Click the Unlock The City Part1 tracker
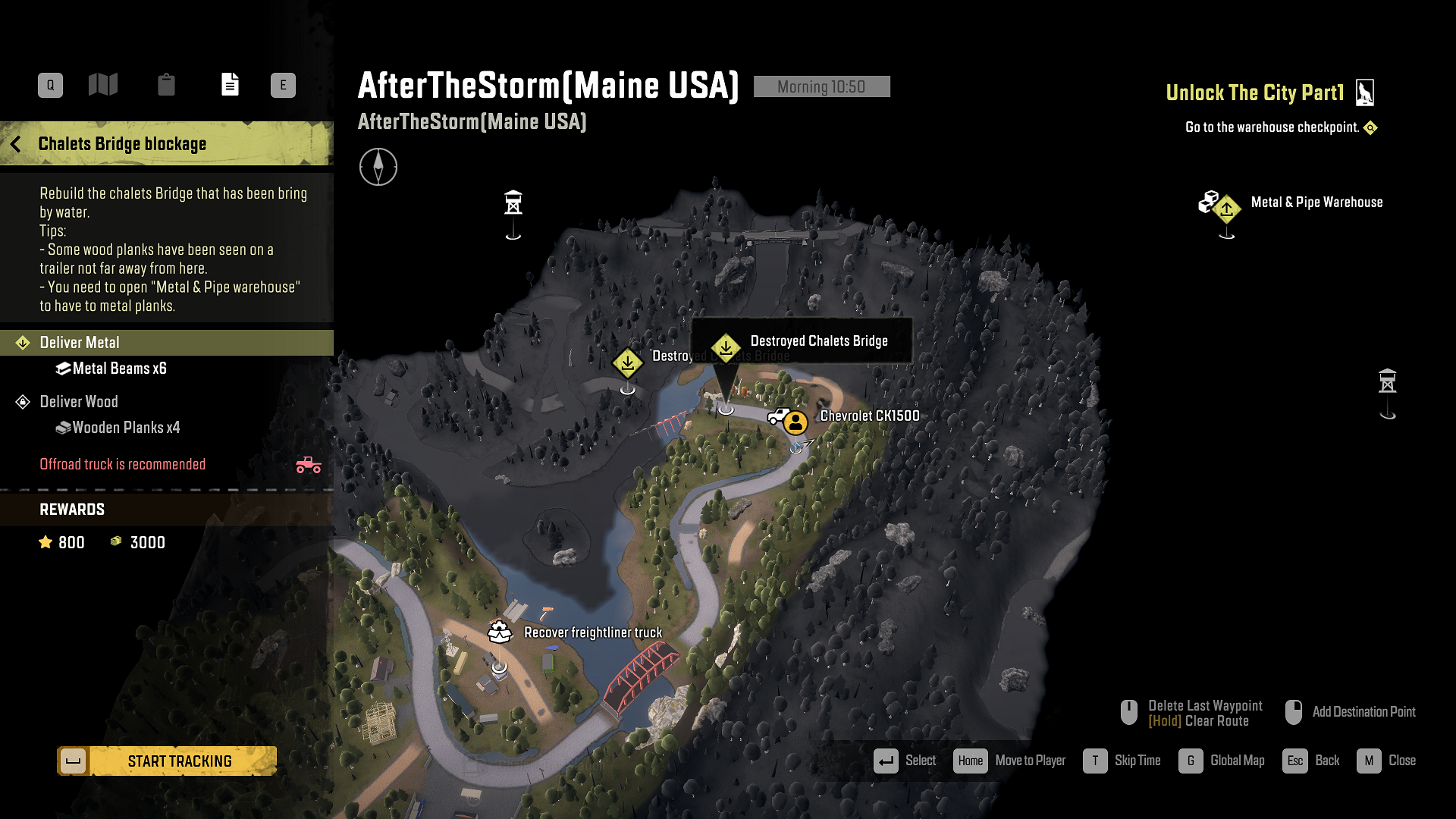 pyautogui.click(x=1255, y=93)
